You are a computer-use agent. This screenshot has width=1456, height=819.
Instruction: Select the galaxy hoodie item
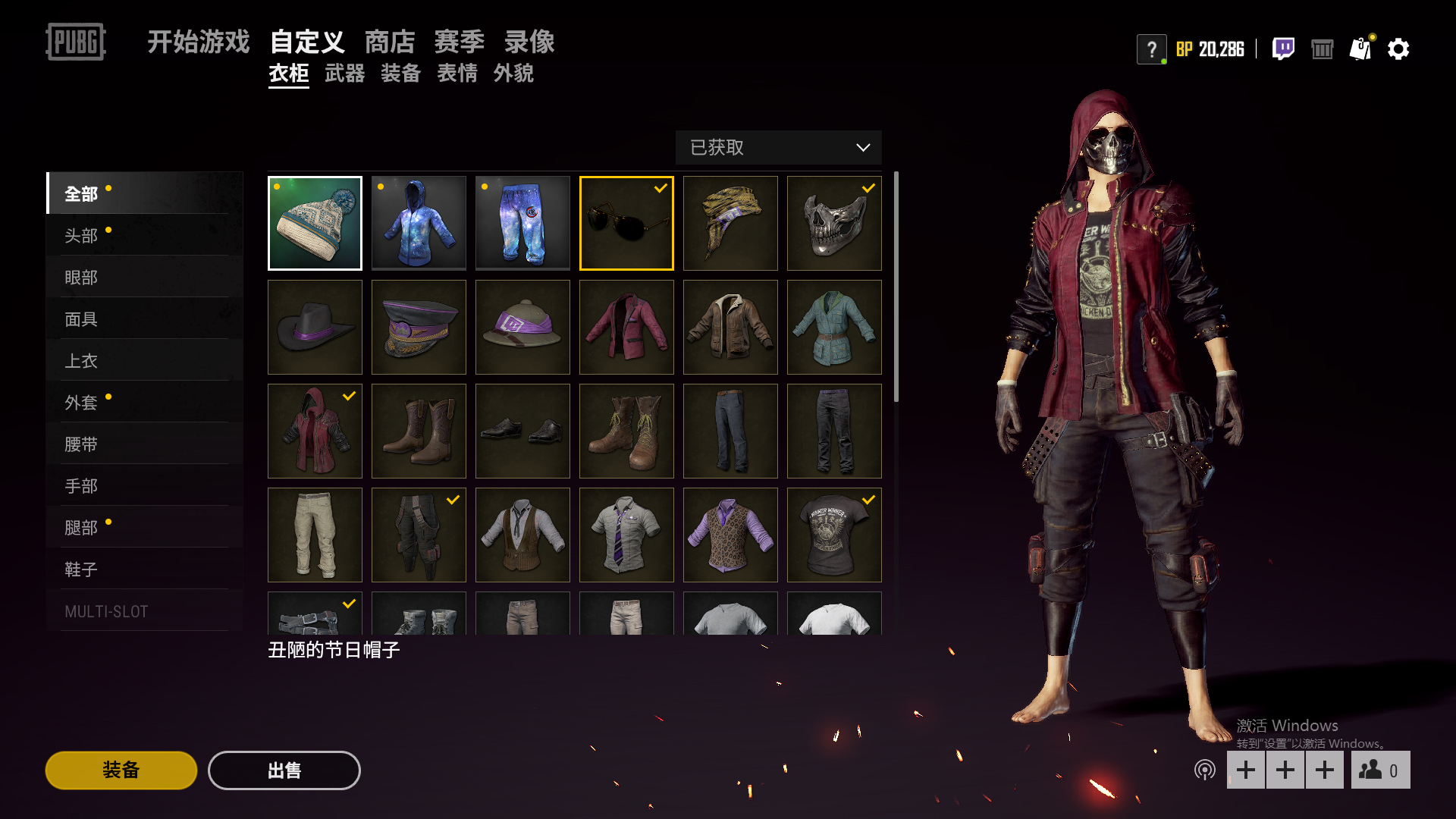coord(419,224)
